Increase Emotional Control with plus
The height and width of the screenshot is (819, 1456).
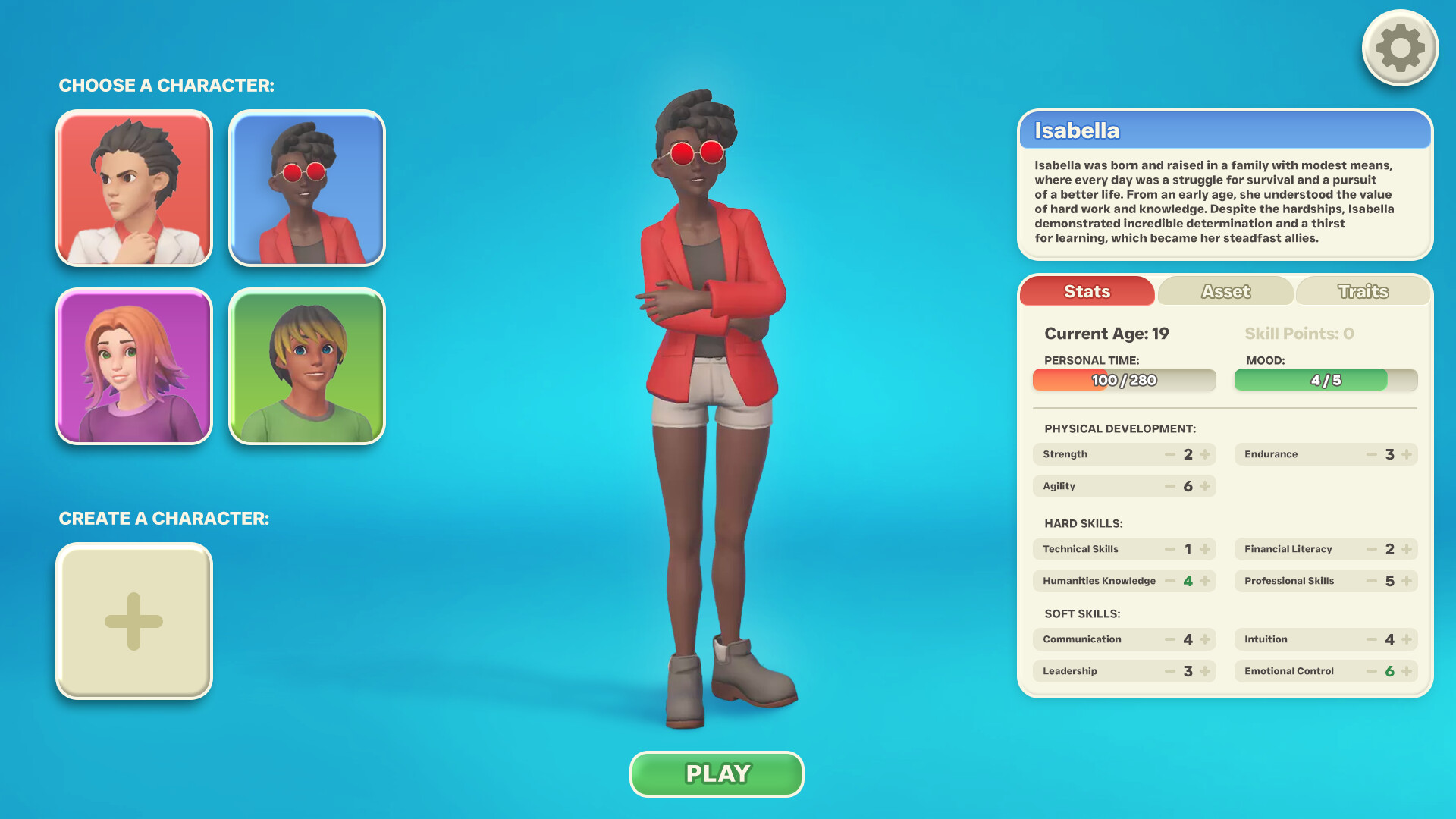coord(1407,670)
